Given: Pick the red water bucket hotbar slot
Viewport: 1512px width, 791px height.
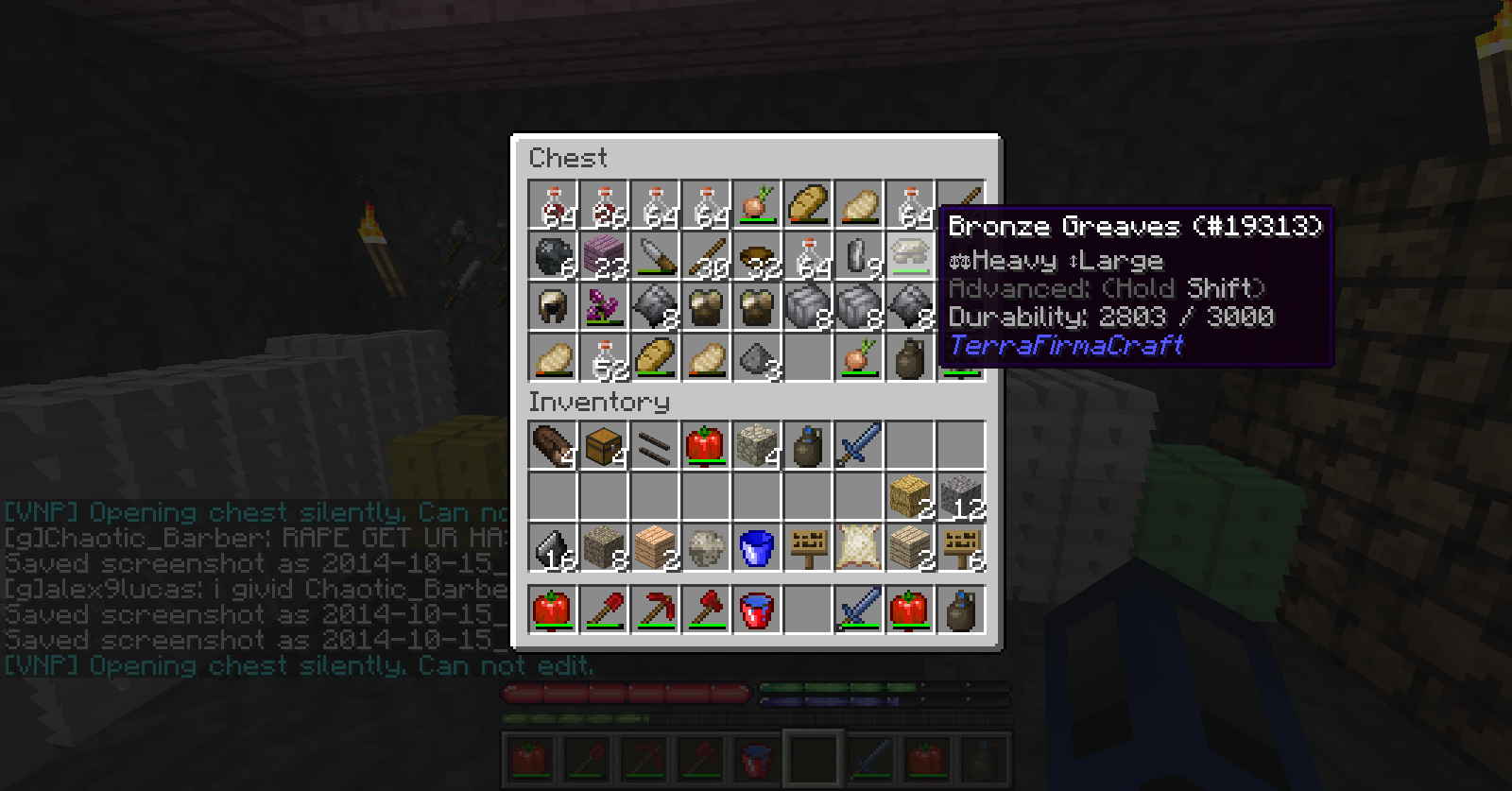Looking at the screenshot, I should [x=757, y=610].
